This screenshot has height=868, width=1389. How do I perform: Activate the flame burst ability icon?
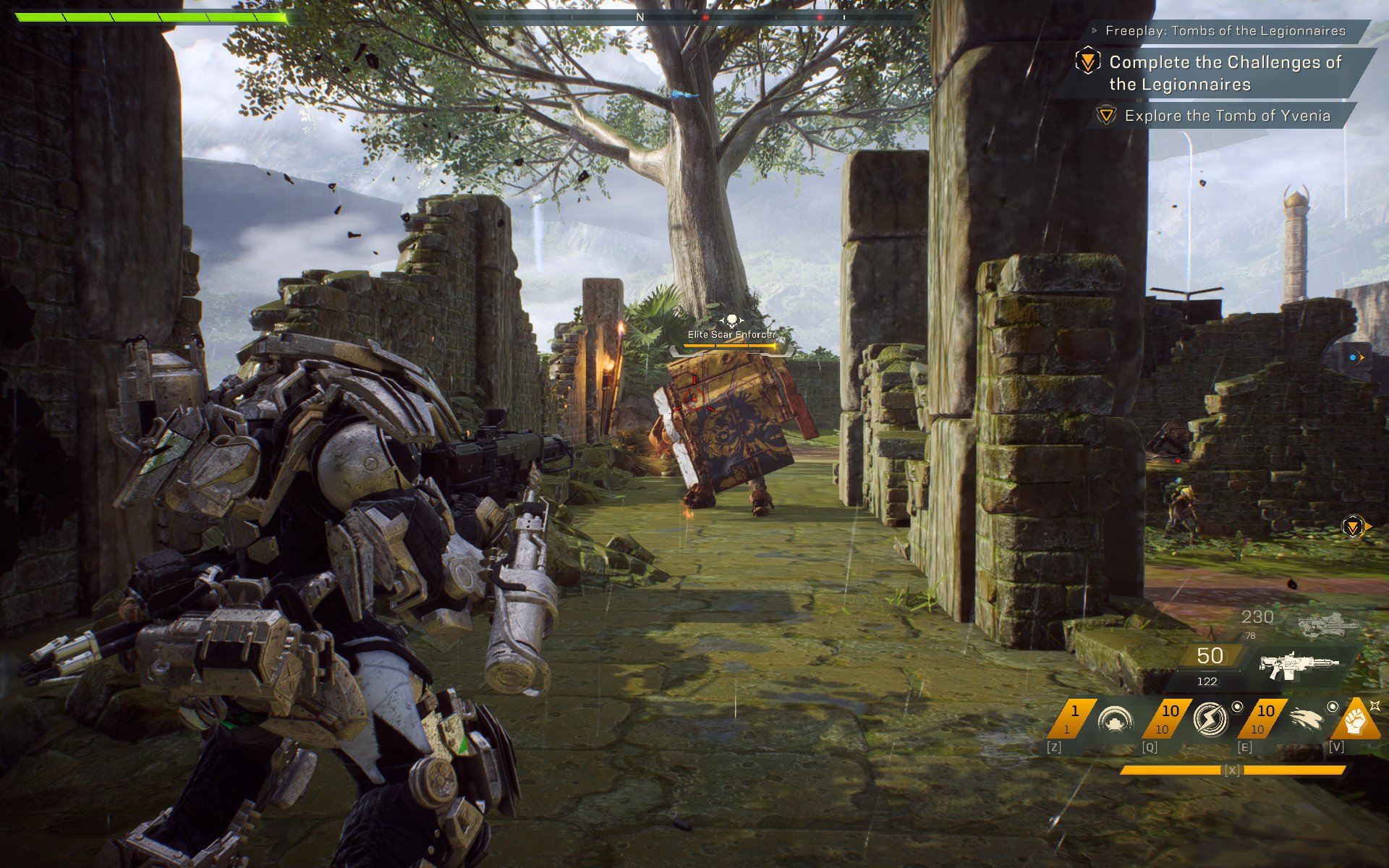coord(1306,720)
